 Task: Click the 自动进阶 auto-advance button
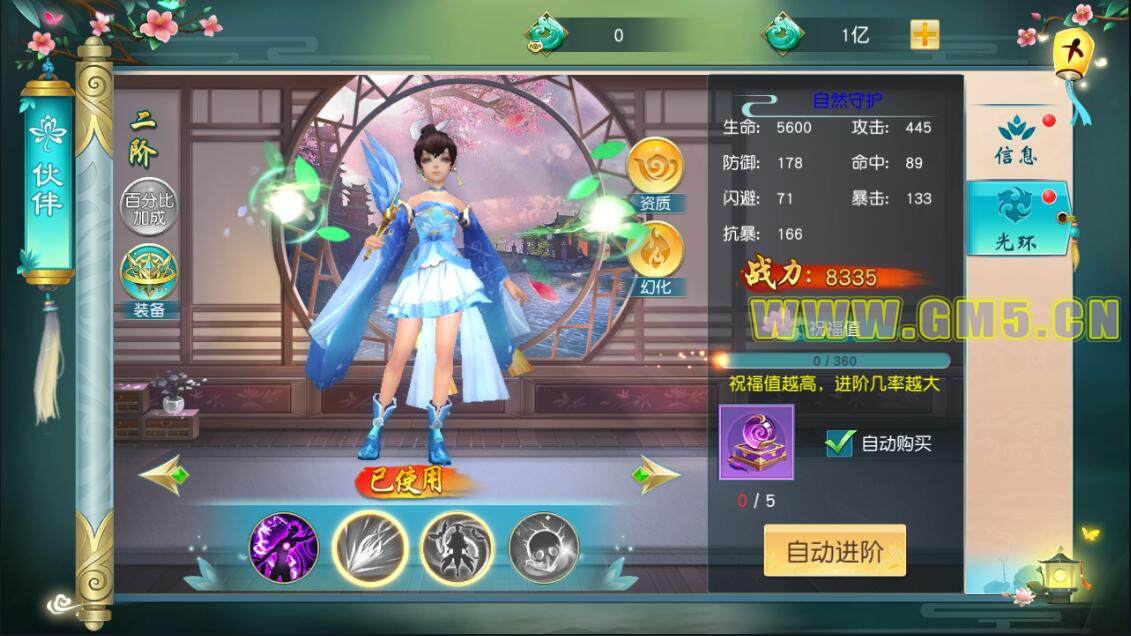click(x=834, y=551)
